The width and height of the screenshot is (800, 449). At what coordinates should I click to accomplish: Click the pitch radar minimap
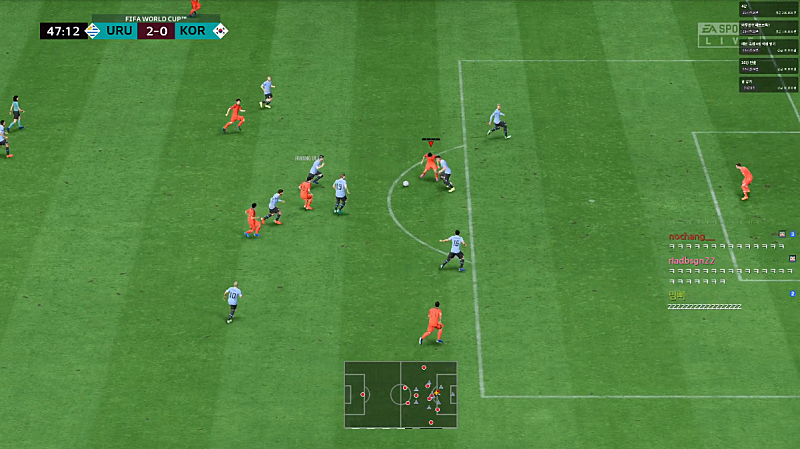pyautogui.click(x=400, y=394)
